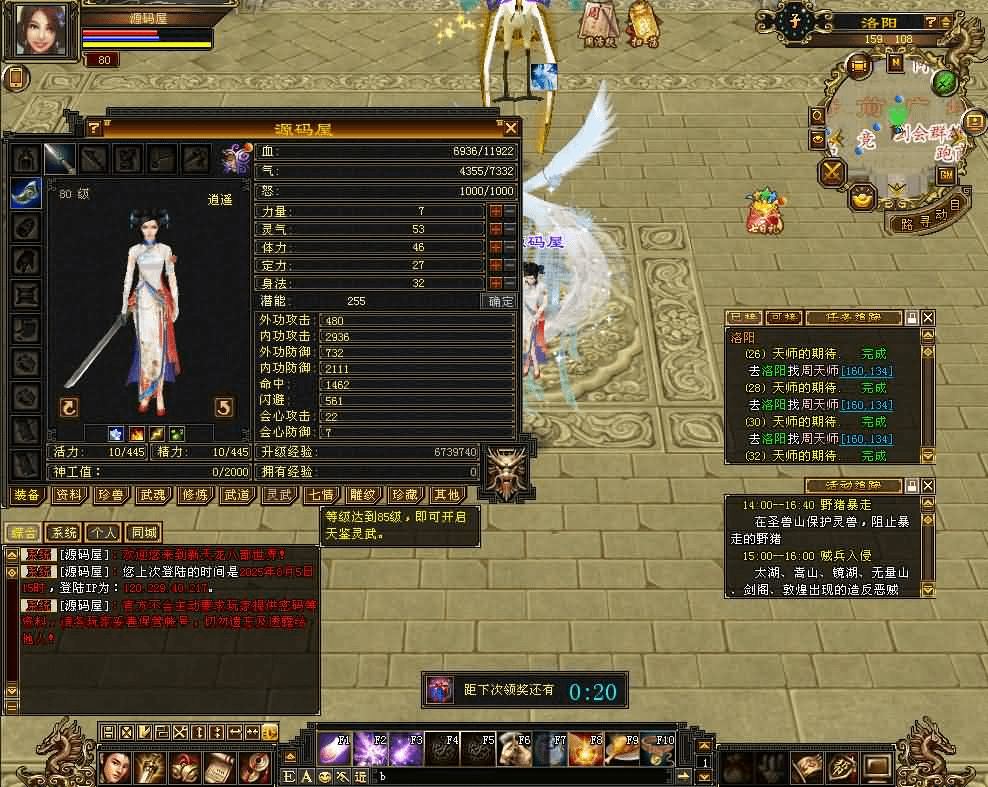988x787 pixels.
Task: Add a point to 力量 with plus
Action: coord(495,212)
